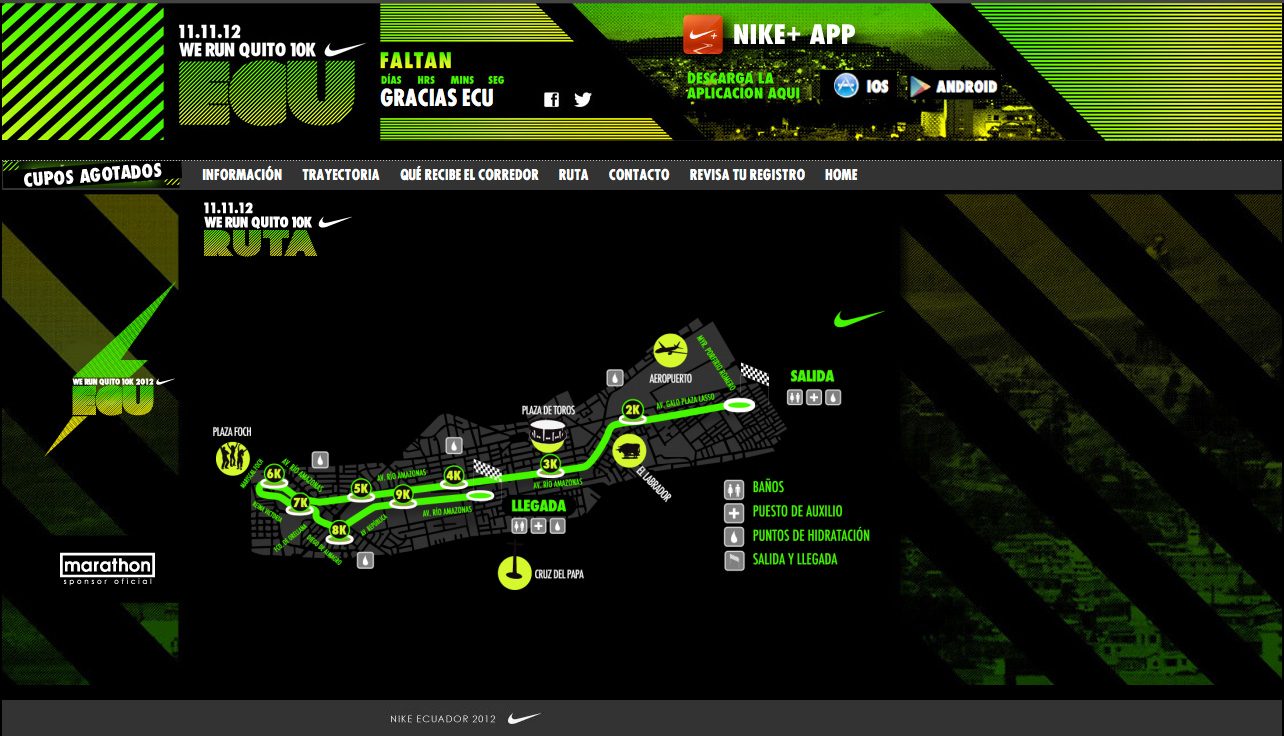Click the 8K marker on the map
Screen dimensions: 1284x736
pyautogui.click(x=339, y=530)
